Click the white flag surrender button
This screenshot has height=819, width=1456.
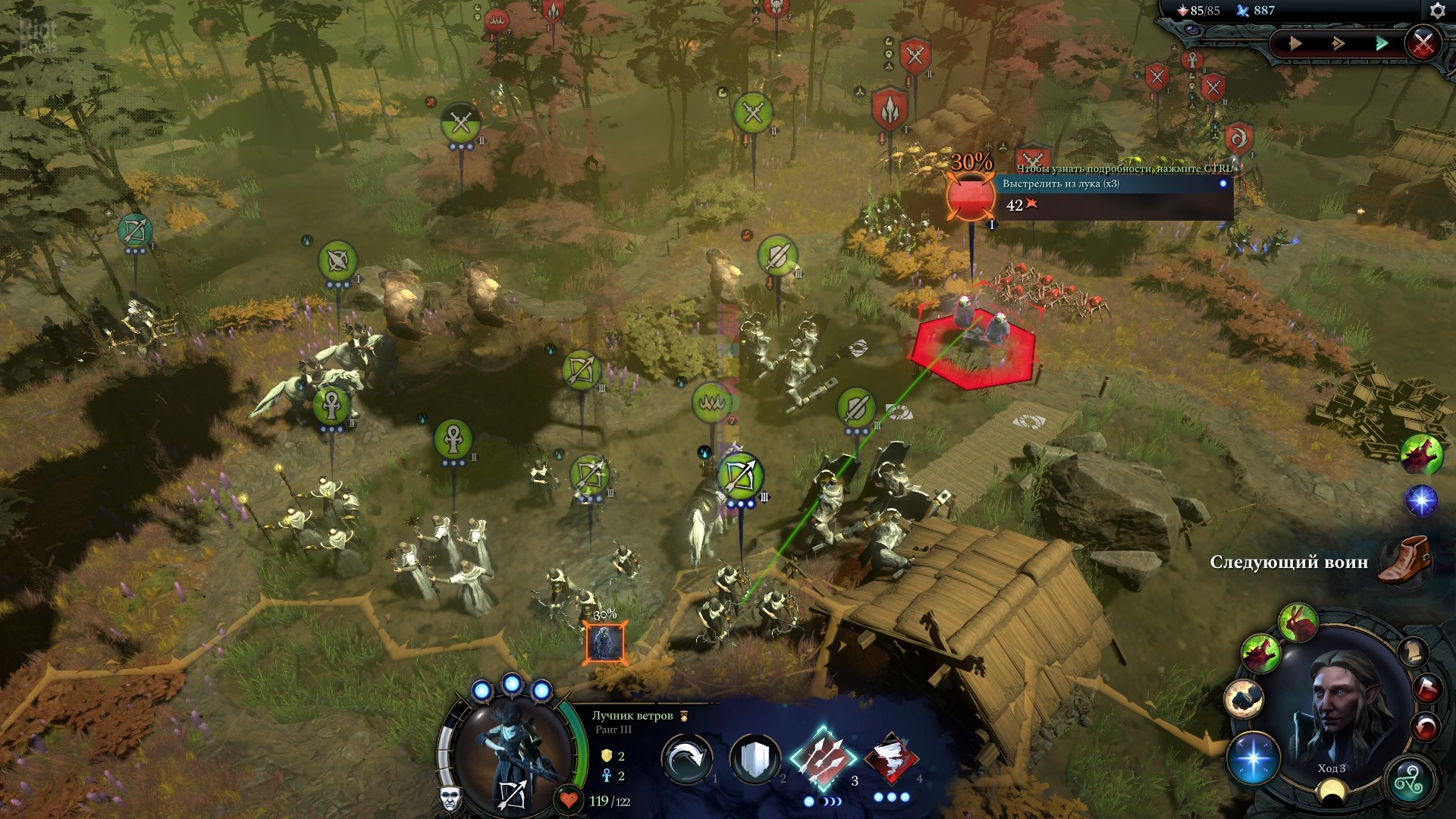click(1426, 689)
